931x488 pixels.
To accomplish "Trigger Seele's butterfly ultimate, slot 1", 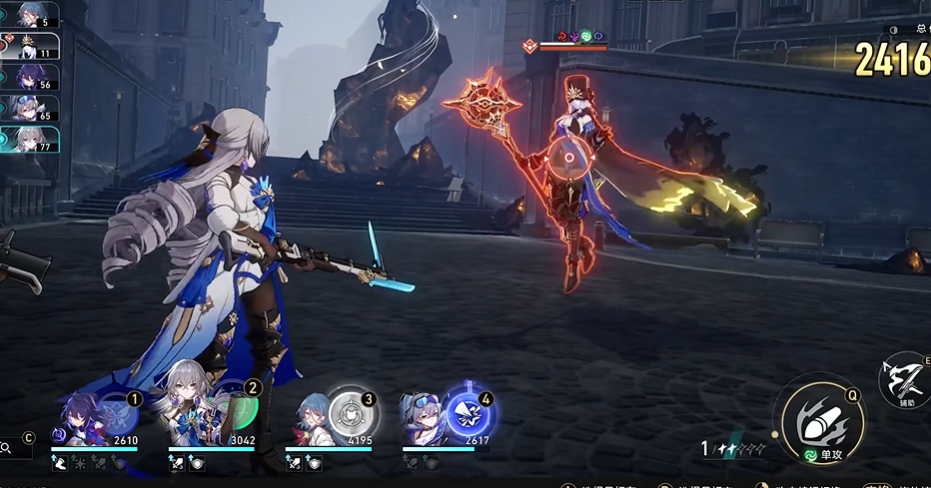I will 119,413.
